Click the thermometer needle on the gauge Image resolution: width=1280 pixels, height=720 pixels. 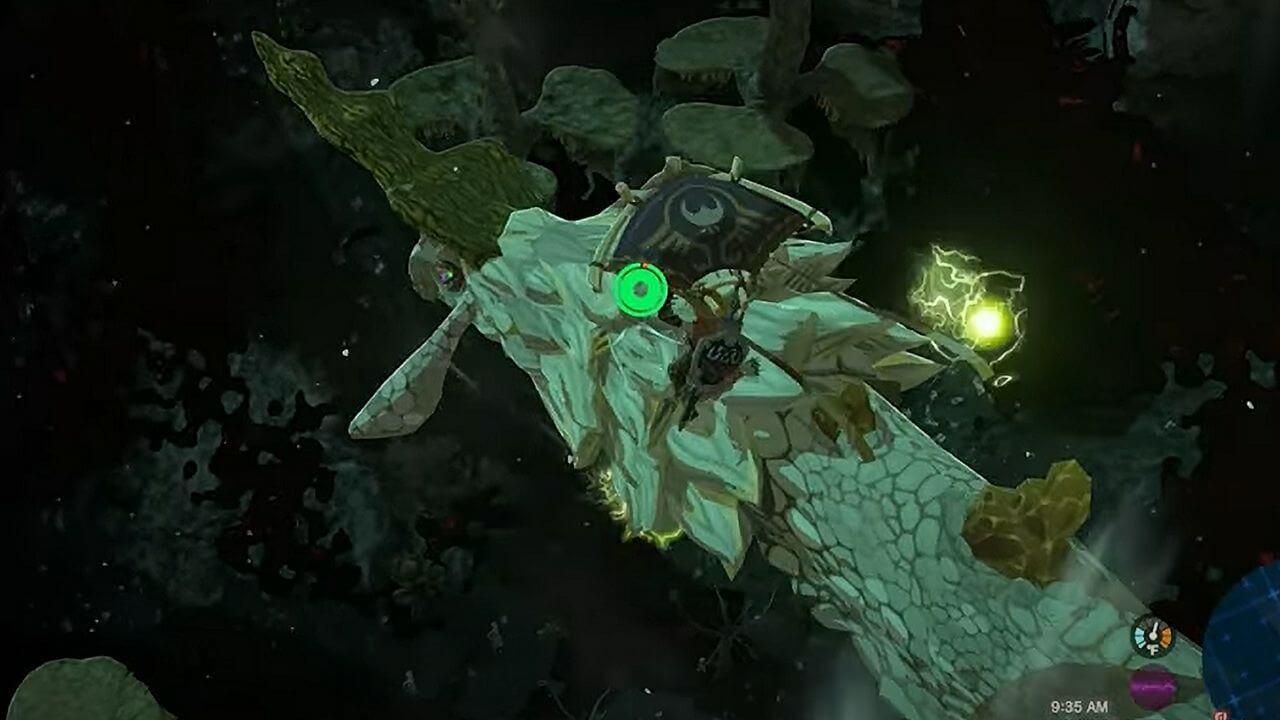(1155, 628)
